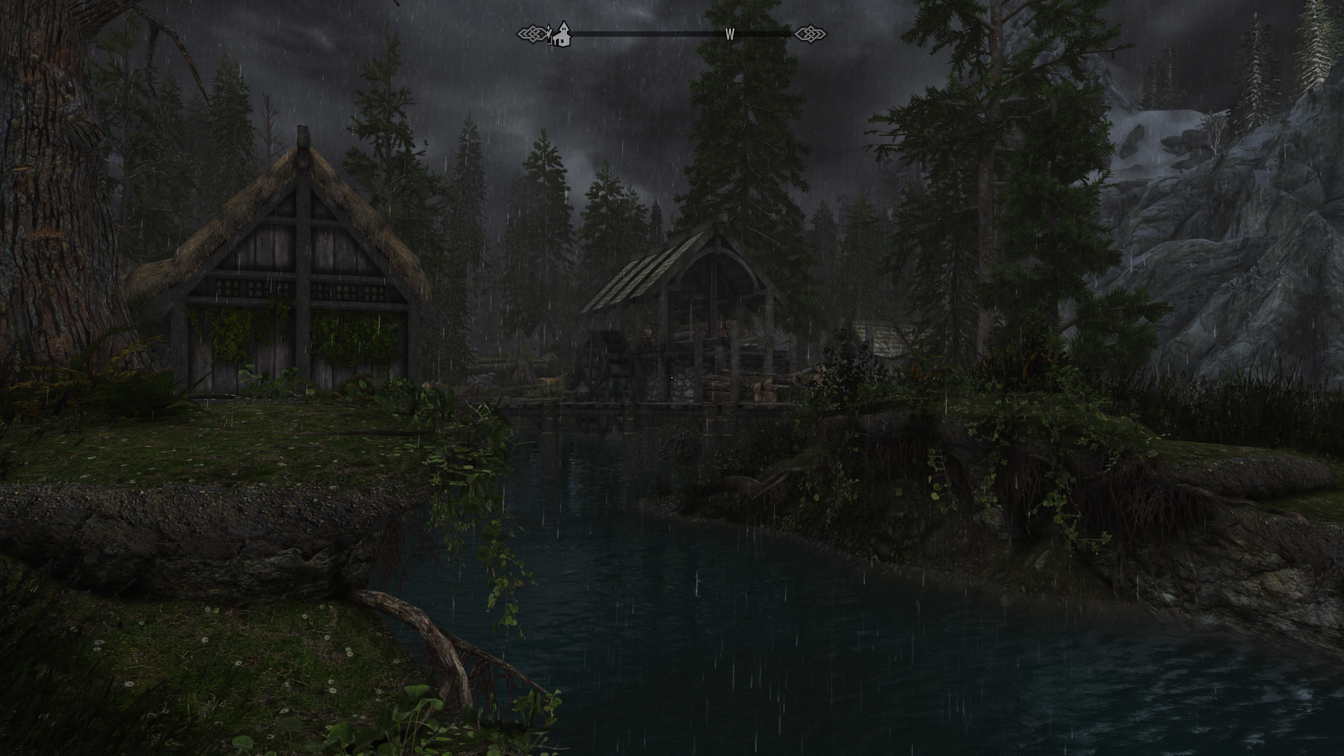Click the right Nordic knot ornament on the compass
The image size is (1344, 756).
click(x=810, y=34)
